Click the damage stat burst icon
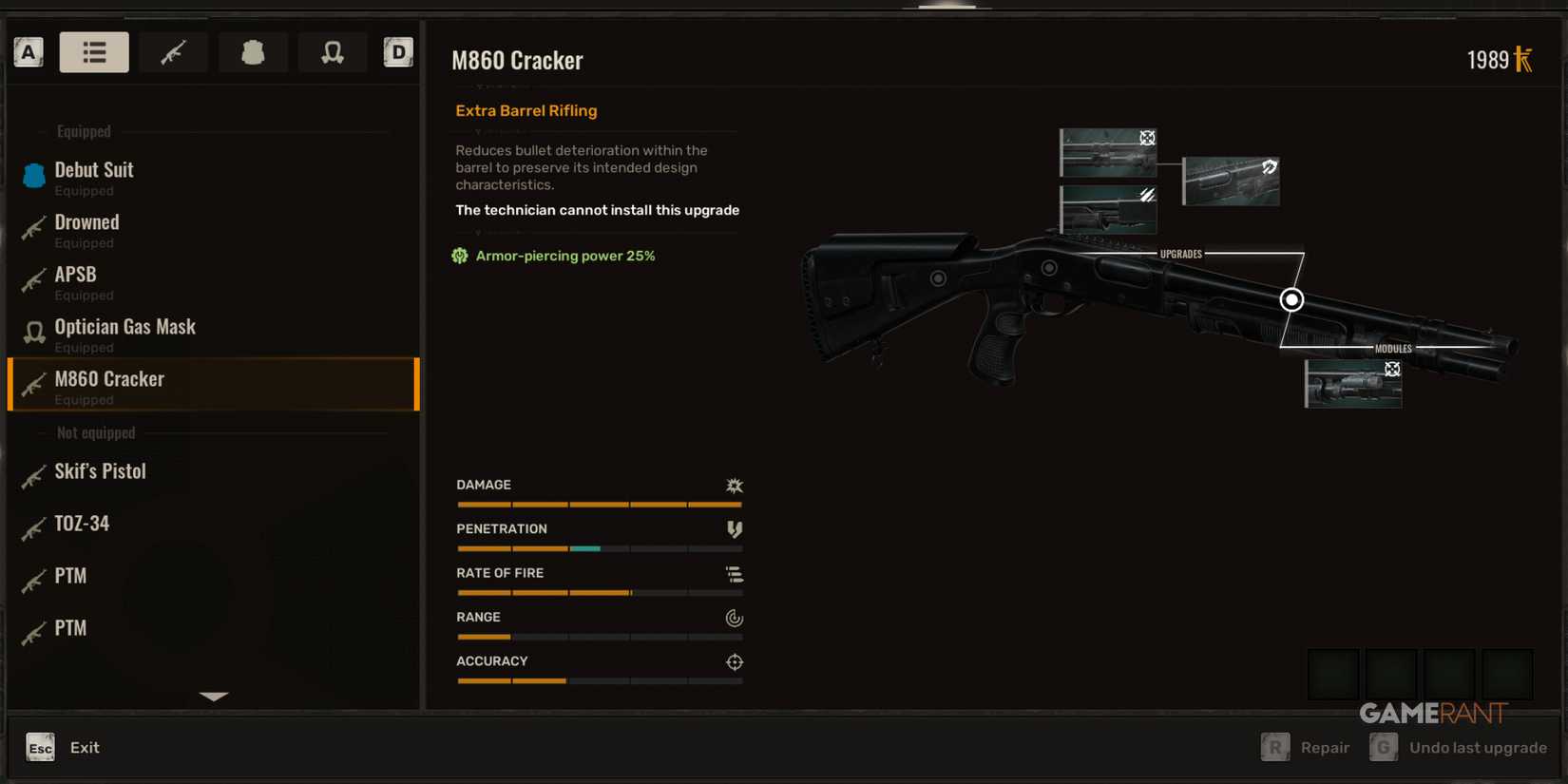 coord(734,485)
